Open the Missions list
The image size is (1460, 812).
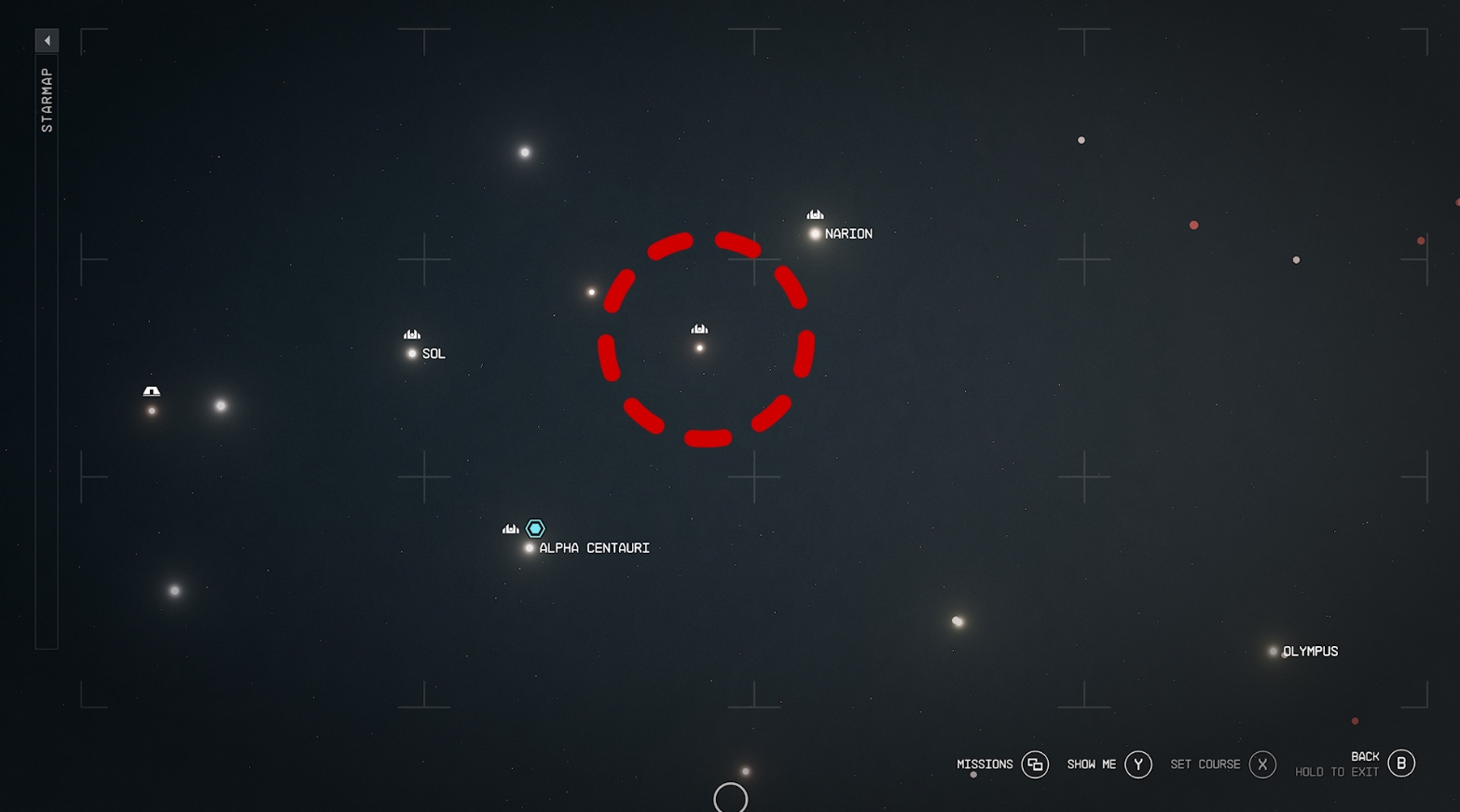[x=1035, y=764]
